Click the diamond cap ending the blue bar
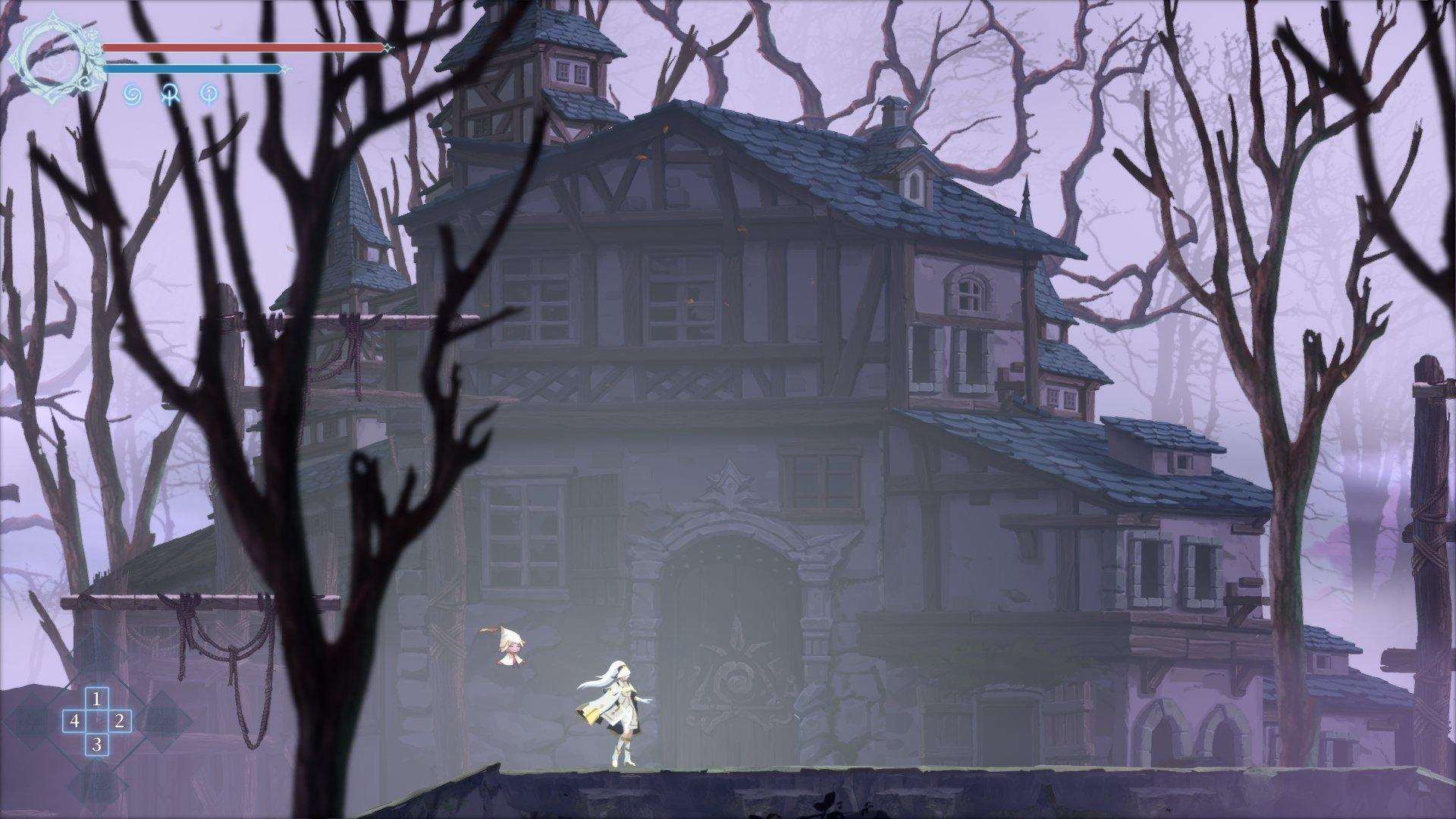 tap(286, 69)
